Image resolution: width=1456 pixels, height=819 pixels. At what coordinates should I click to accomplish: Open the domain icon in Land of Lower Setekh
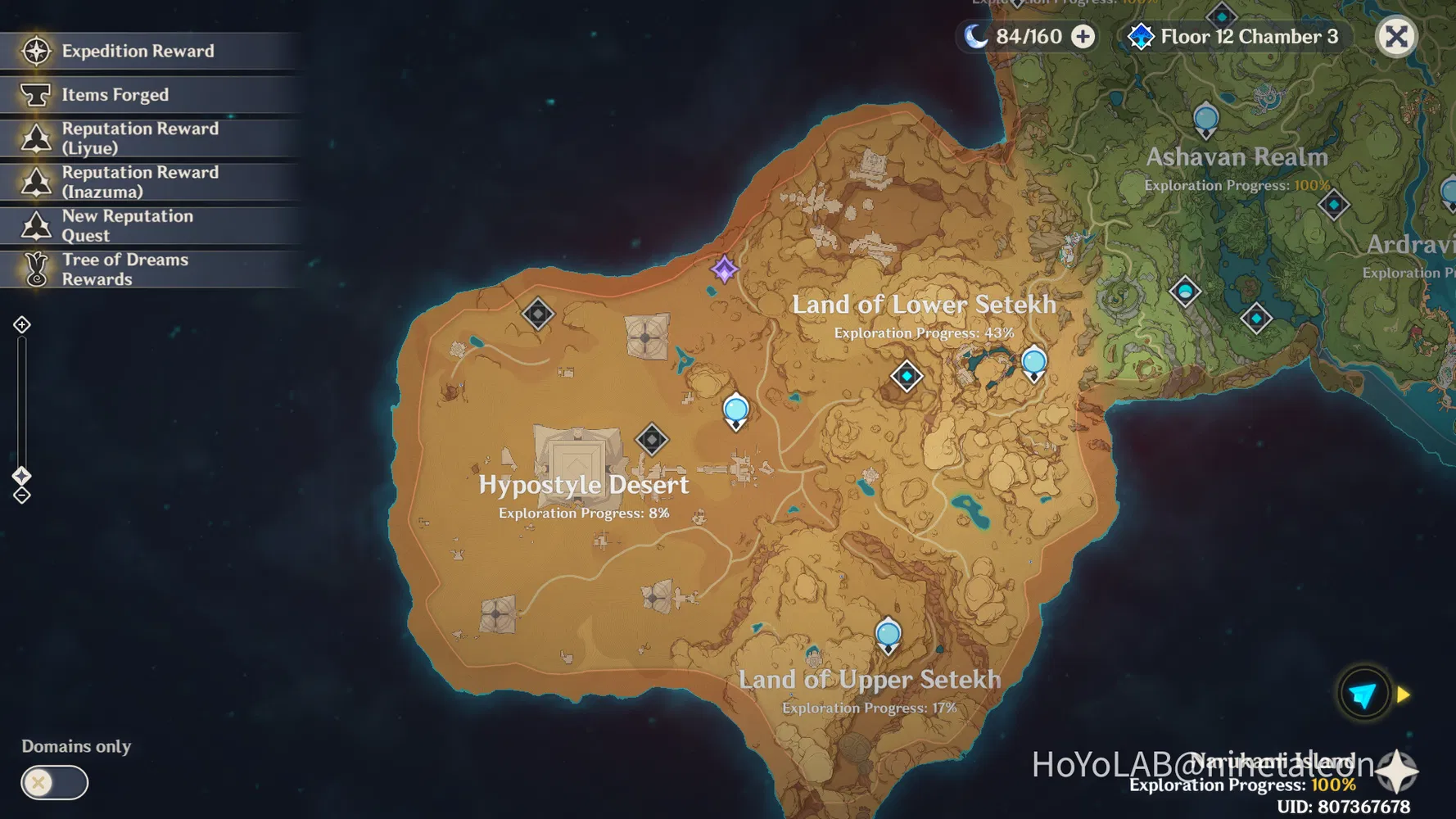(906, 376)
